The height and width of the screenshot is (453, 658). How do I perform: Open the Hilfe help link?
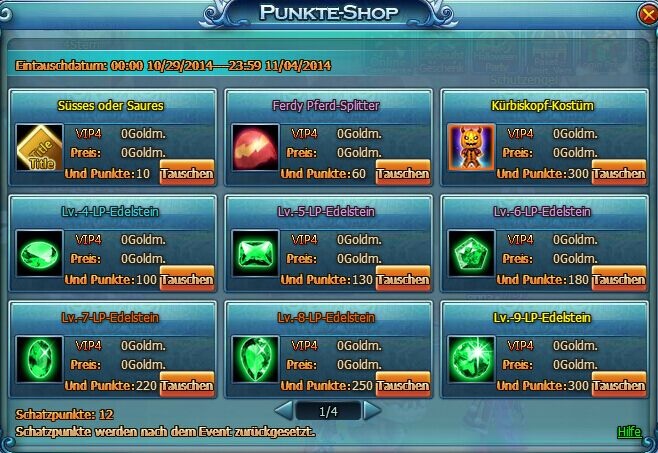[x=629, y=432]
